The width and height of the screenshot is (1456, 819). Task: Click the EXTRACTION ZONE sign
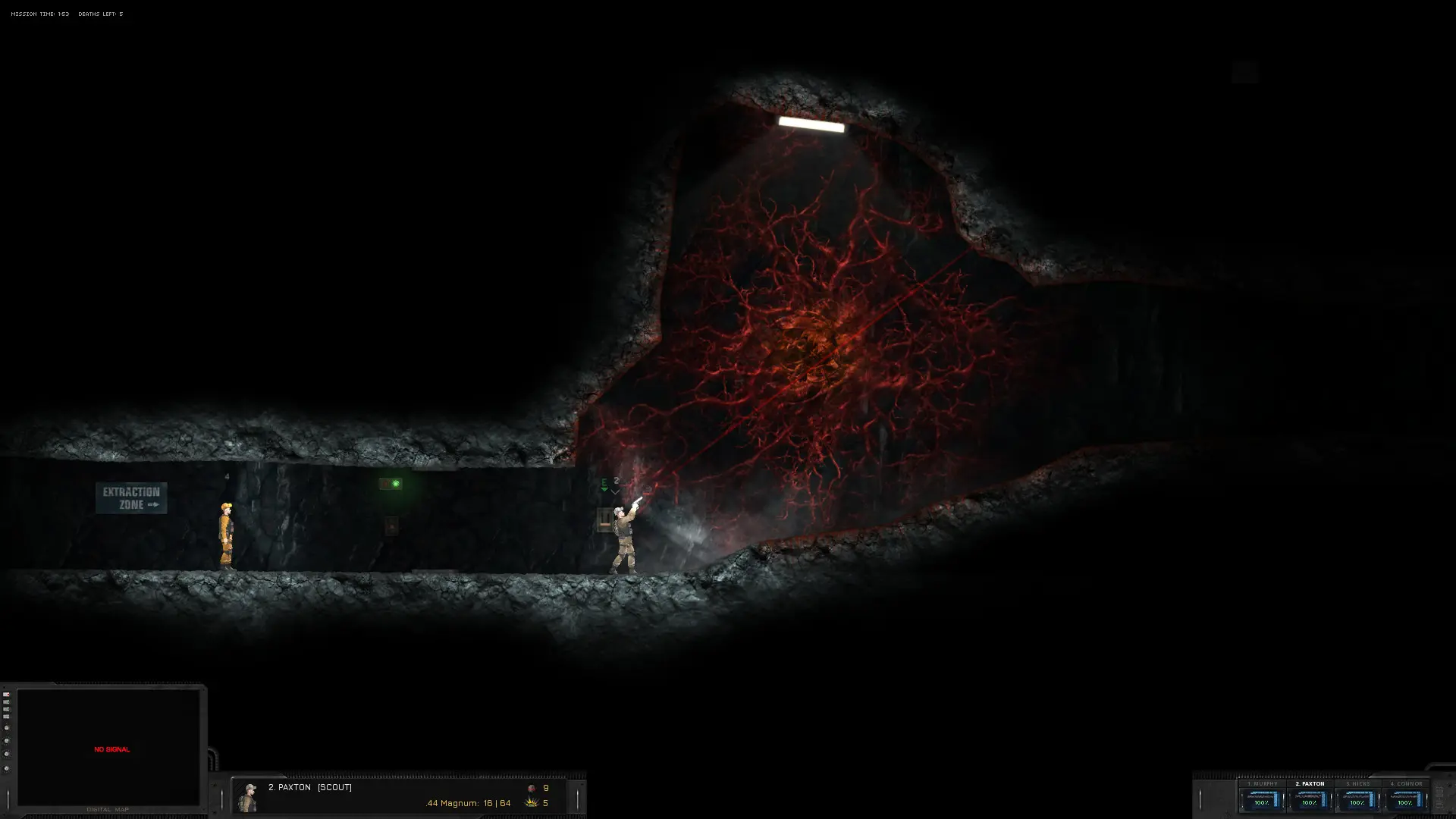pyautogui.click(x=130, y=497)
